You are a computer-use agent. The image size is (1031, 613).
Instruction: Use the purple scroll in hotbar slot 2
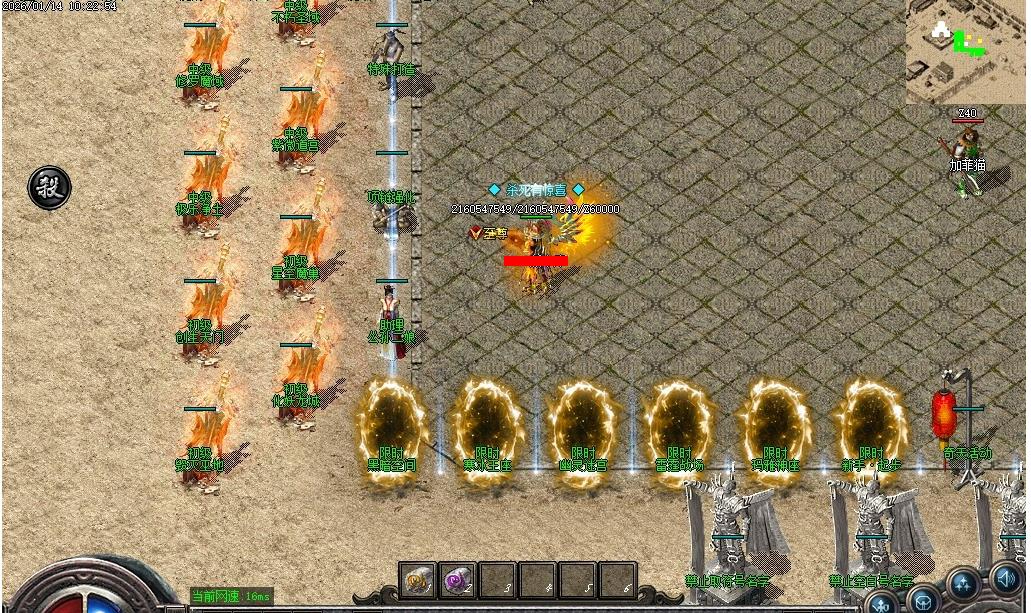click(x=457, y=579)
